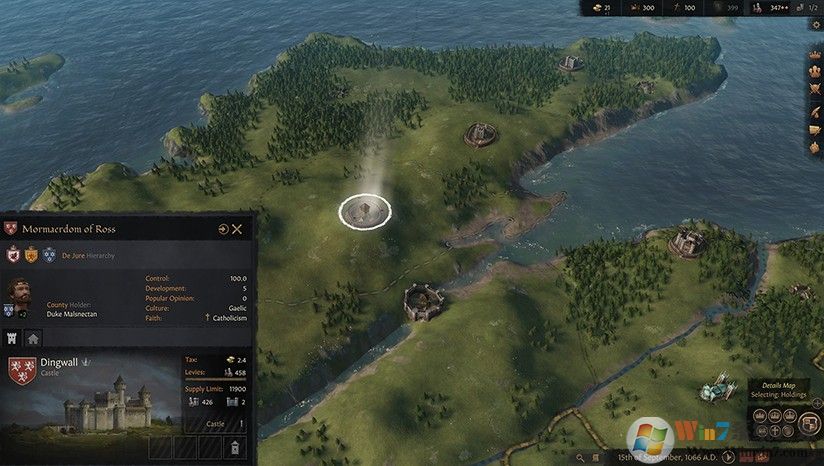
Task: Open Duke Malsnectan's portrait
Action: [x=18, y=293]
